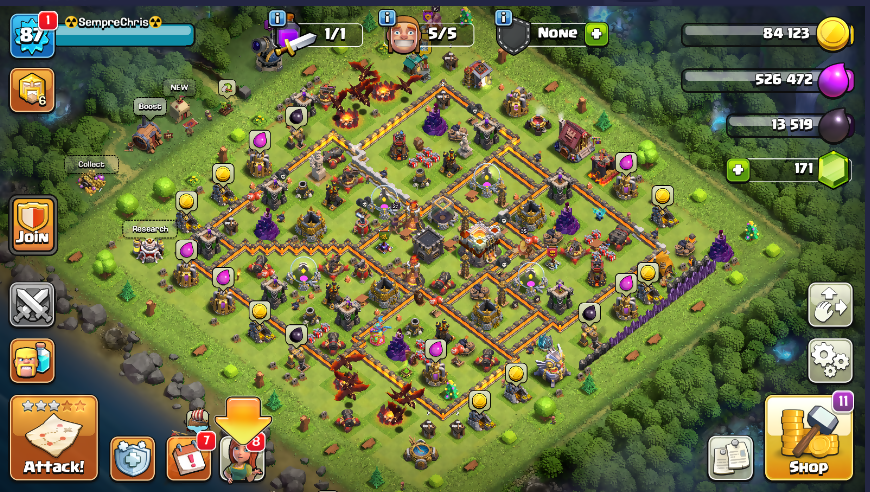Open the settings gear menu
The image size is (870, 492).
pyautogui.click(x=830, y=360)
